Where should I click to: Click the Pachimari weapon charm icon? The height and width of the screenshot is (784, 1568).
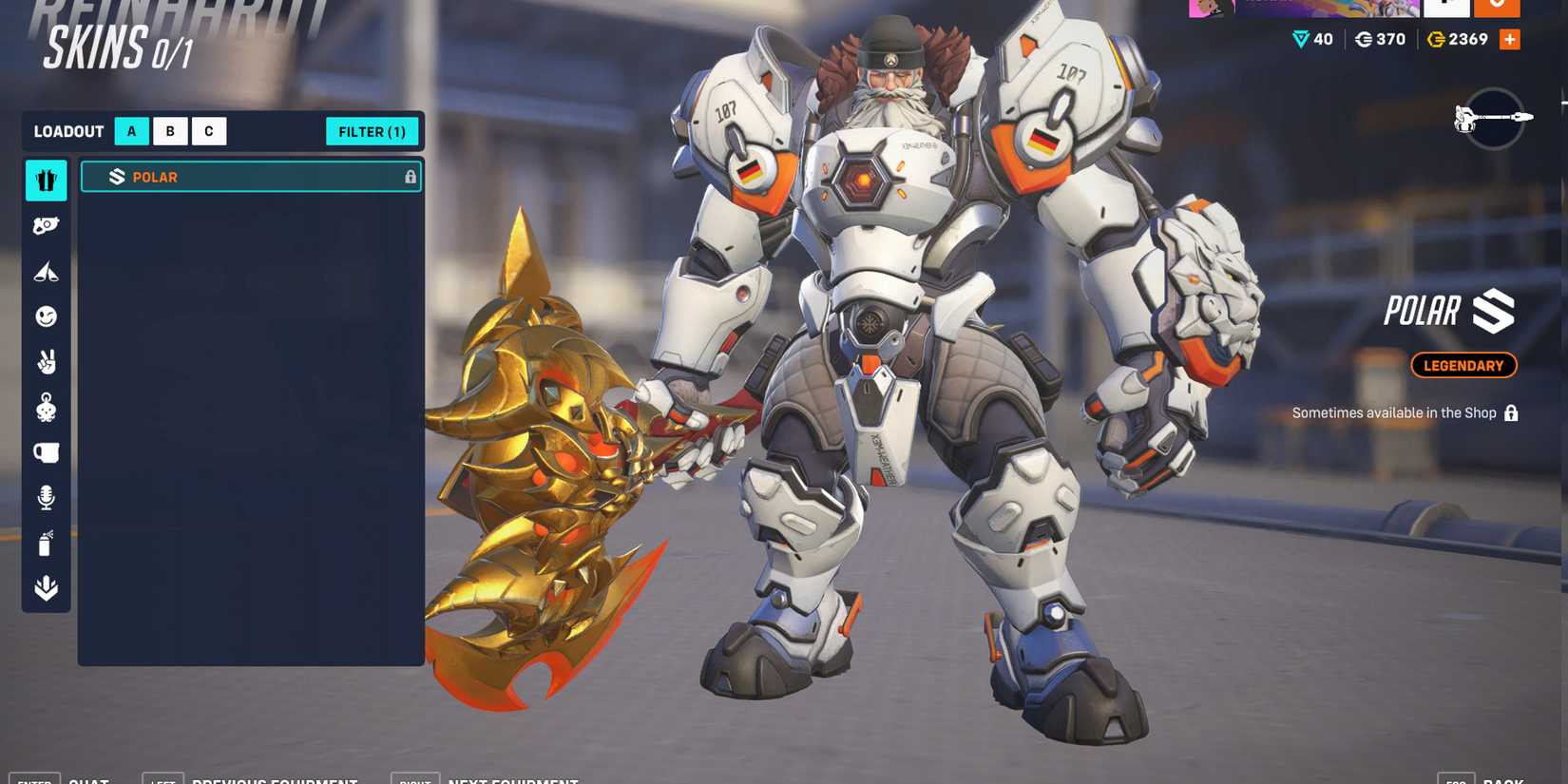[x=45, y=408]
